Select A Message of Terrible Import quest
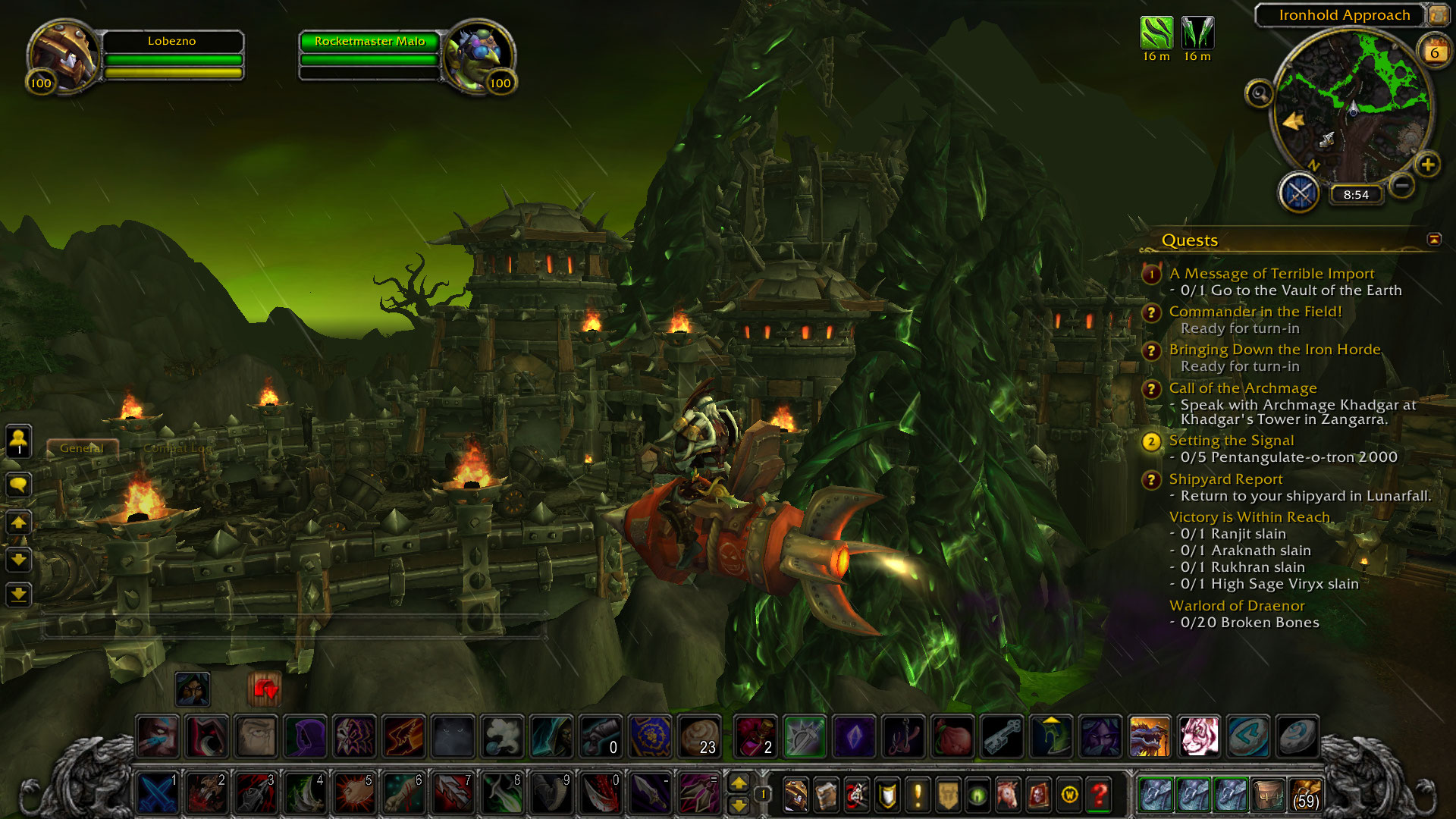The width and height of the screenshot is (1456, 819). point(1271,274)
